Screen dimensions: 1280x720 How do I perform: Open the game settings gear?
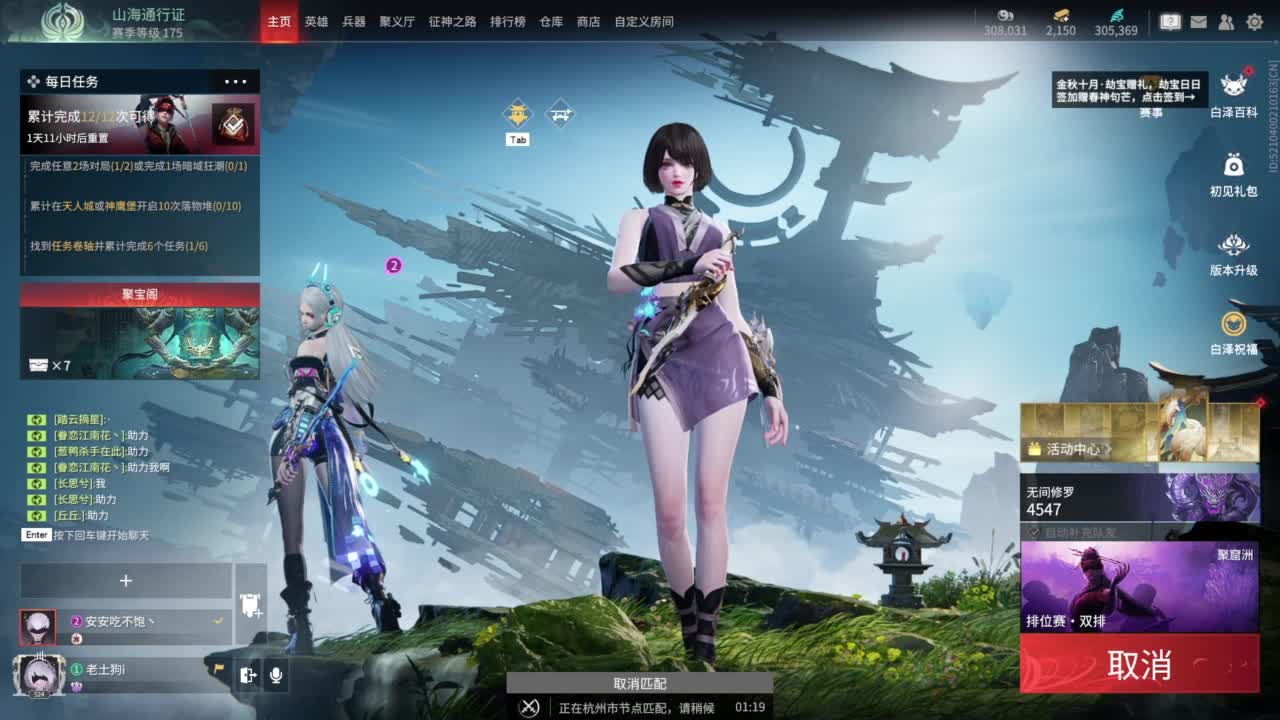(x=1255, y=22)
